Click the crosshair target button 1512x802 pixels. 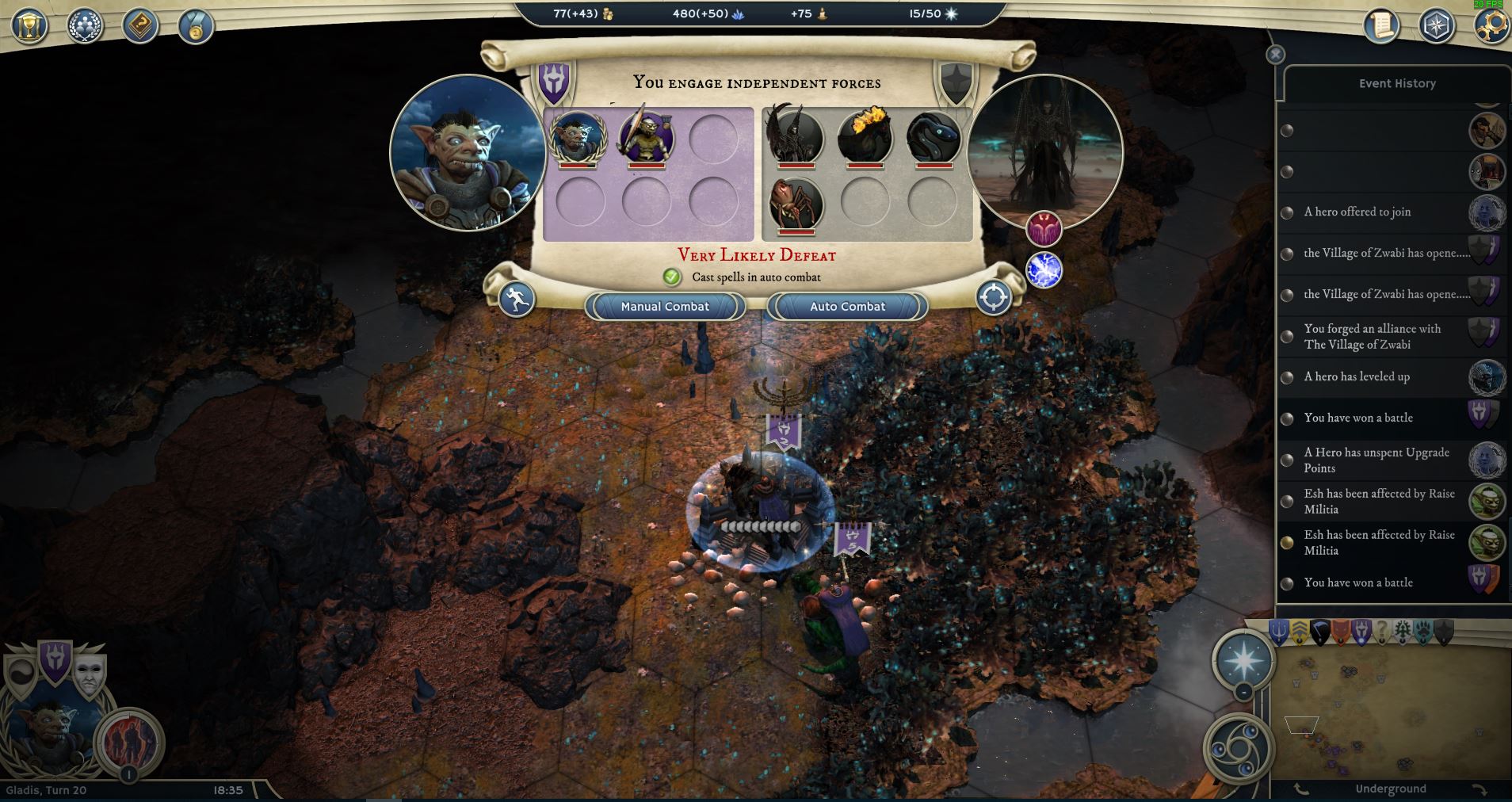(x=994, y=298)
